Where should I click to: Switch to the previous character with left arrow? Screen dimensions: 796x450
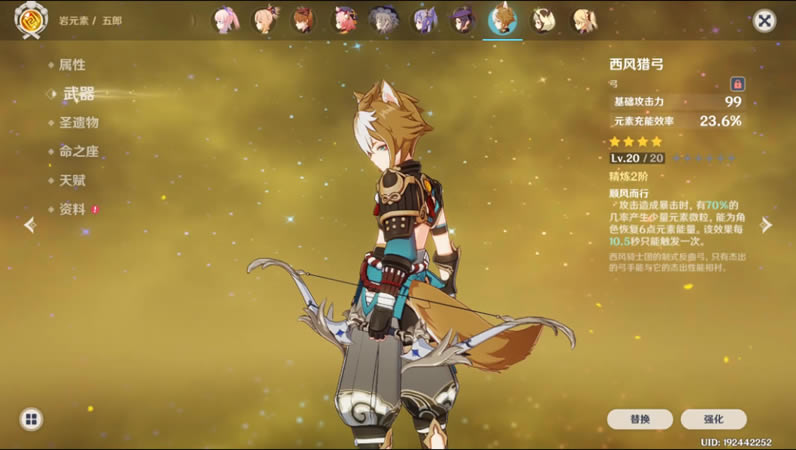pos(29,225)
